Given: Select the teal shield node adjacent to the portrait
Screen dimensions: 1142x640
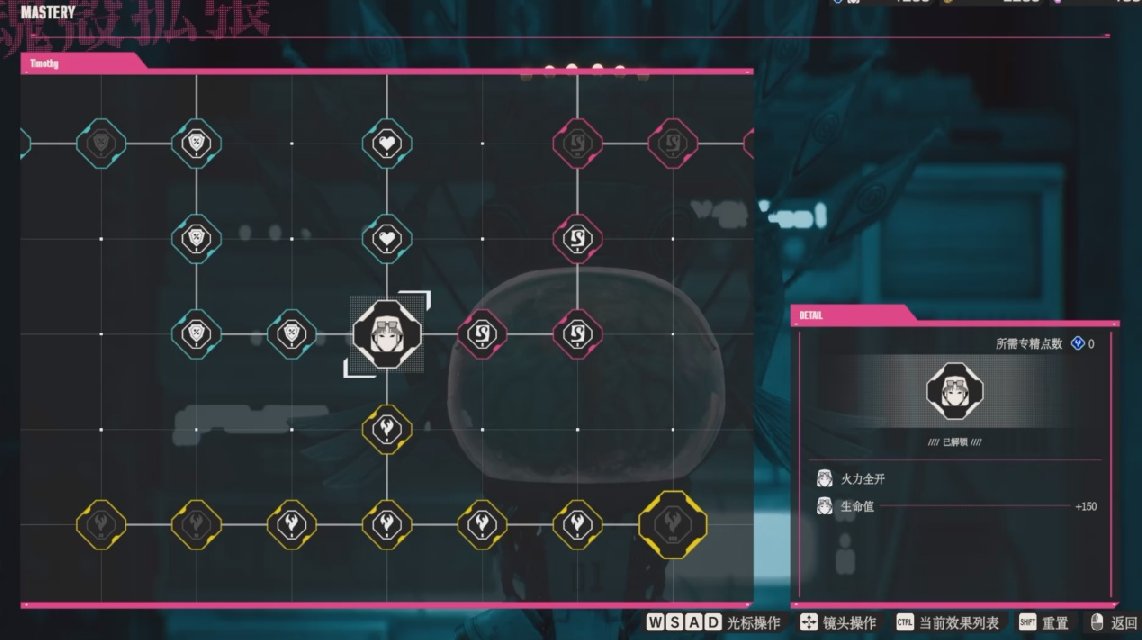Looking at the screenshot, I should 292,334.
